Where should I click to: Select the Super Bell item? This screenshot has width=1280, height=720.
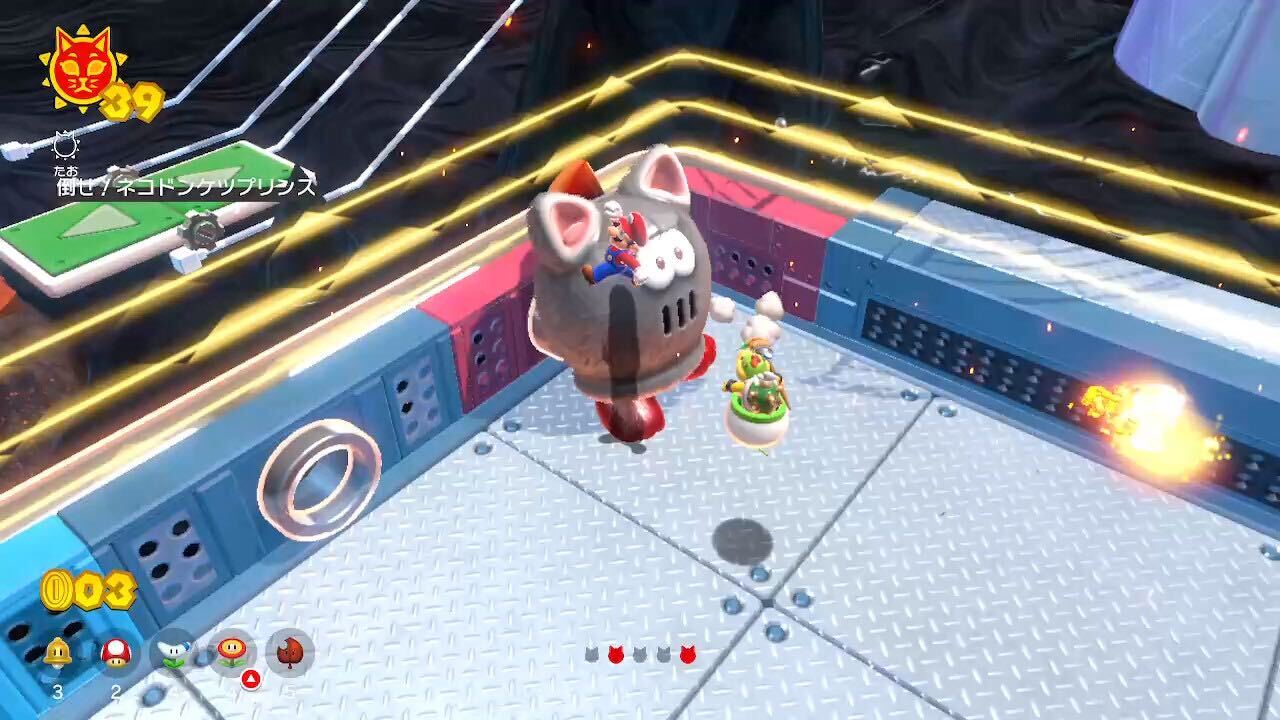[x=58, y=652]
